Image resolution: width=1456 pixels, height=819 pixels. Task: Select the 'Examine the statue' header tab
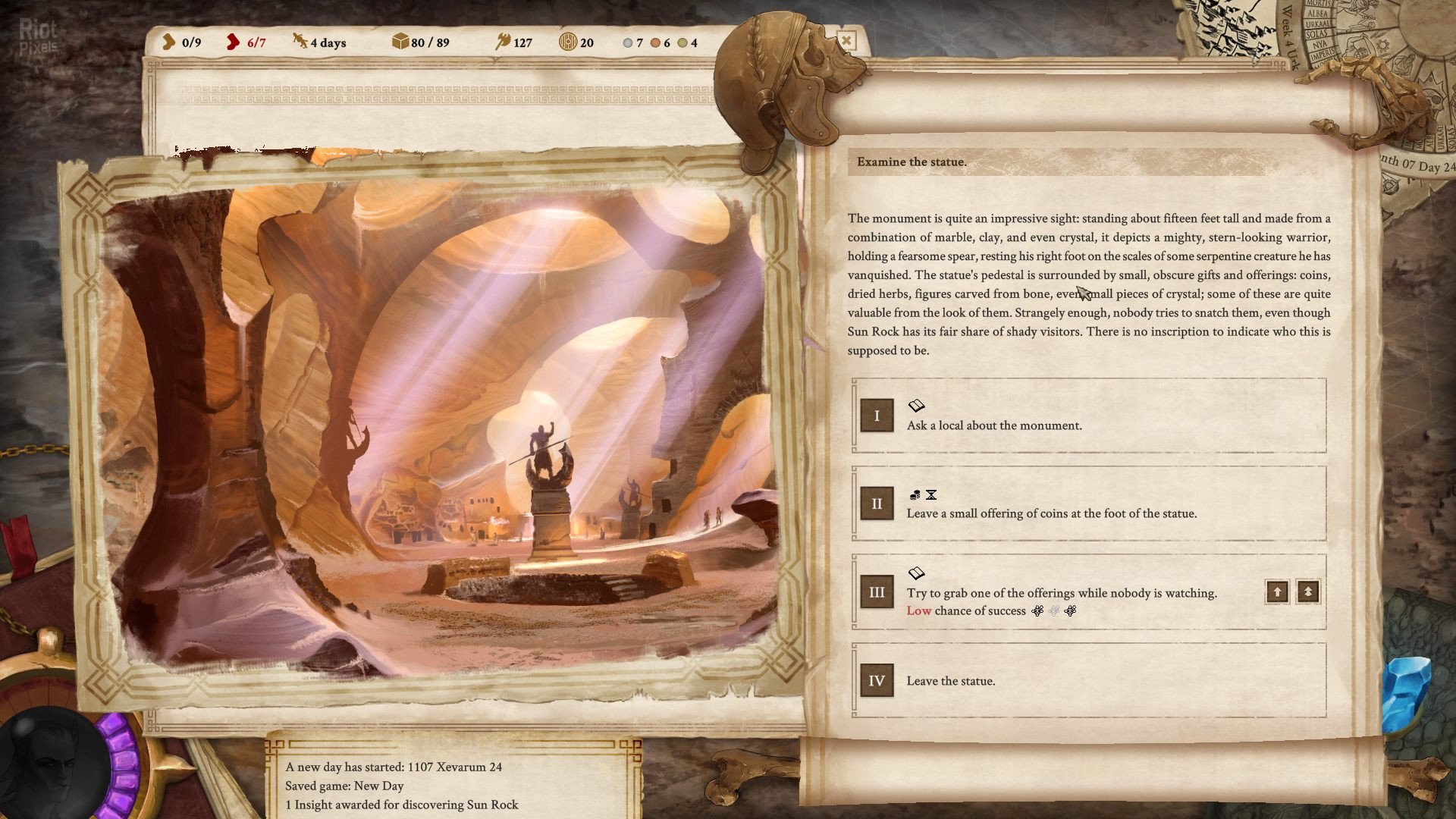pyautogui.click(x=910, y=161)
